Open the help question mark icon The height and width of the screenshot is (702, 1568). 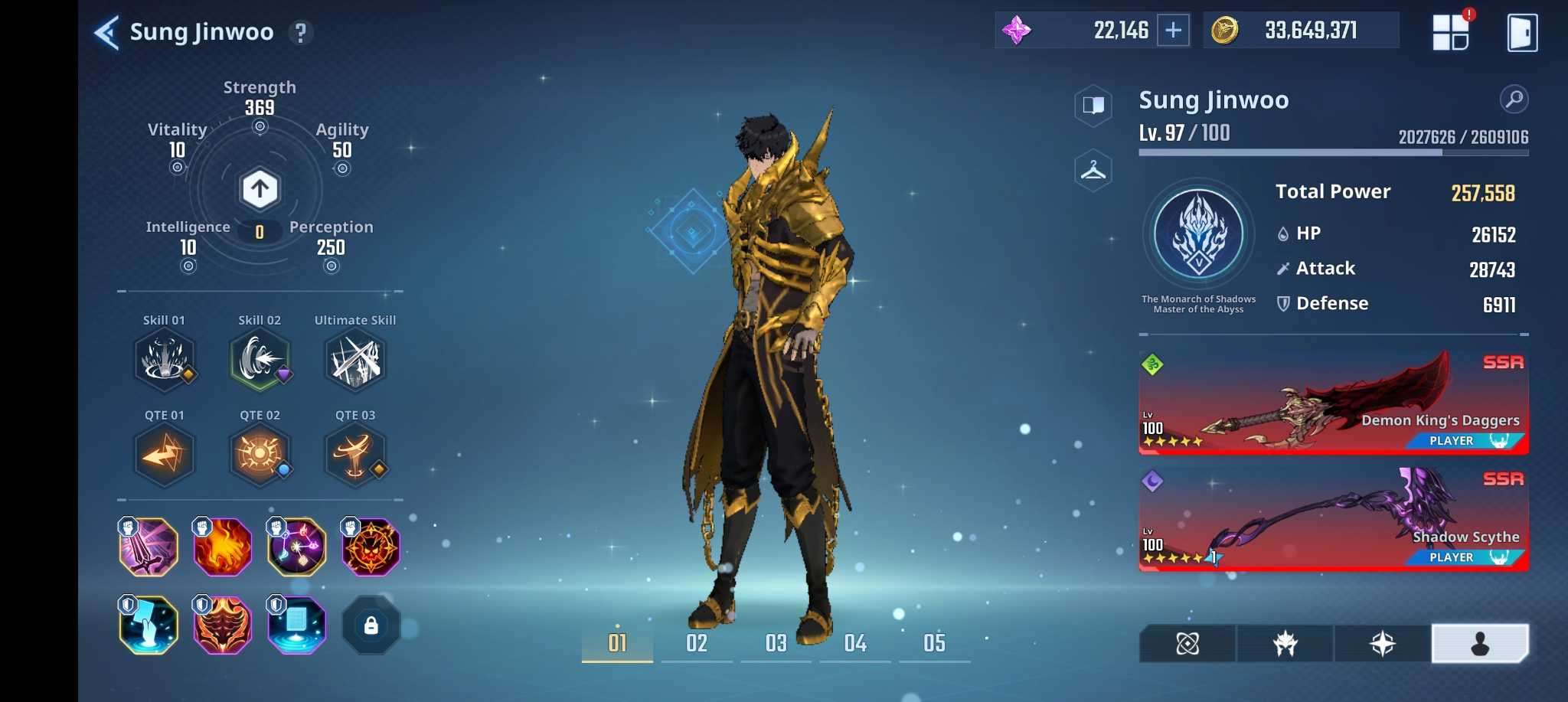click(301, 33)
